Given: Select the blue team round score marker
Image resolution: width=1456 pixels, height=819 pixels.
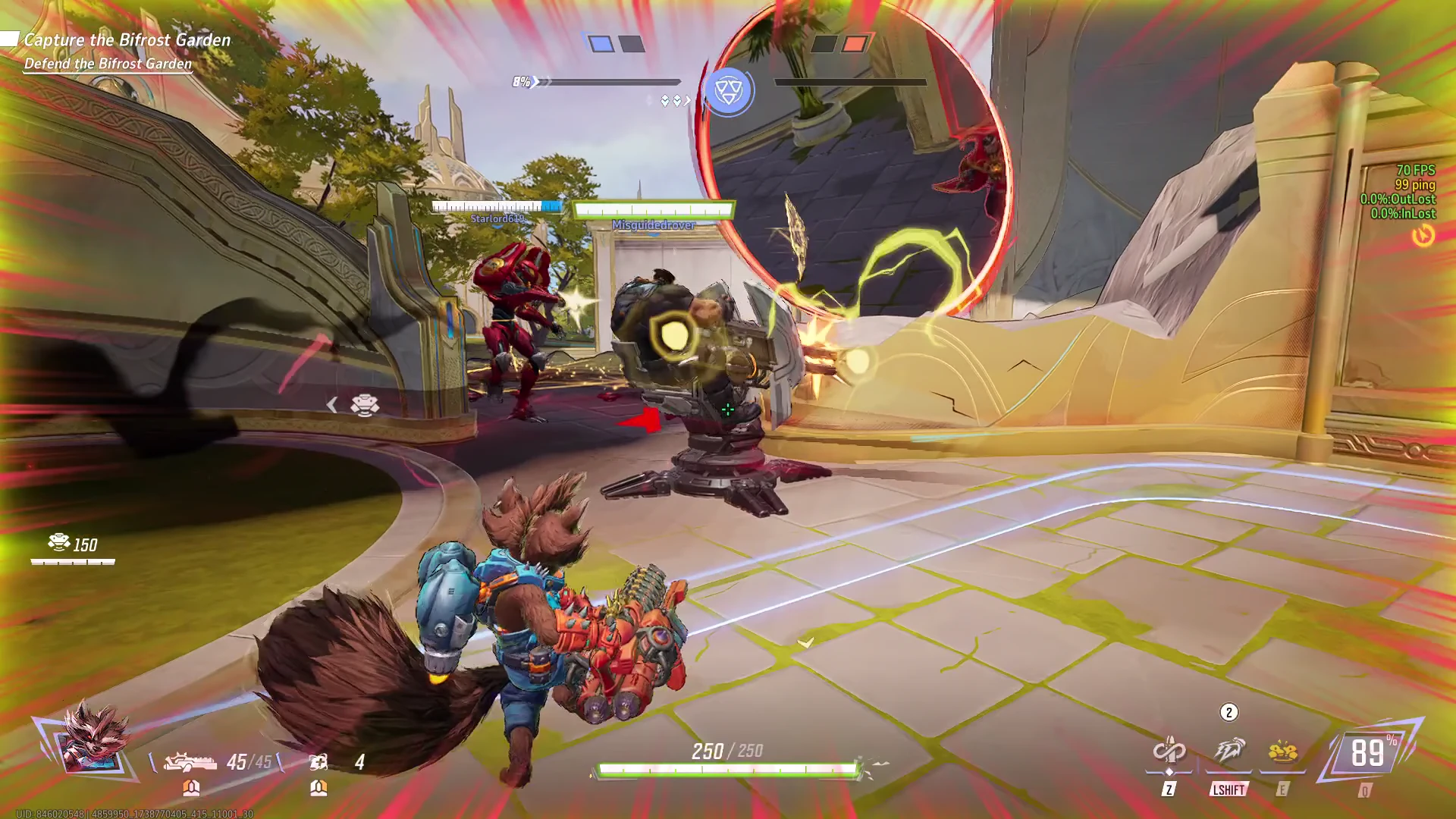Looking at the screenshot, I should click(x=601, y=44).
